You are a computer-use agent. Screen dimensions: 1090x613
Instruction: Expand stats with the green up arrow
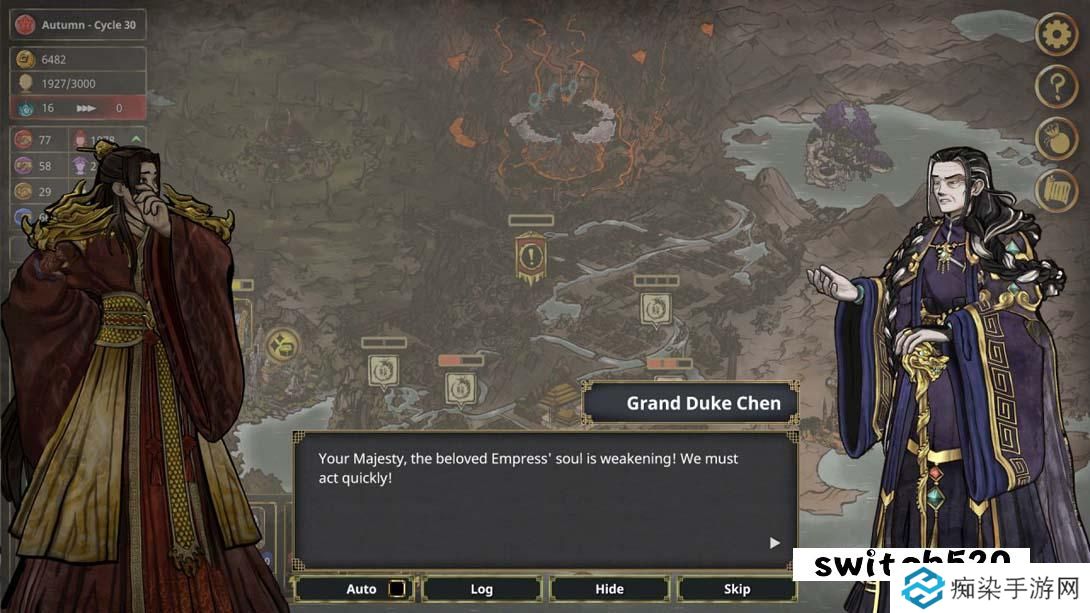point(136,139)
